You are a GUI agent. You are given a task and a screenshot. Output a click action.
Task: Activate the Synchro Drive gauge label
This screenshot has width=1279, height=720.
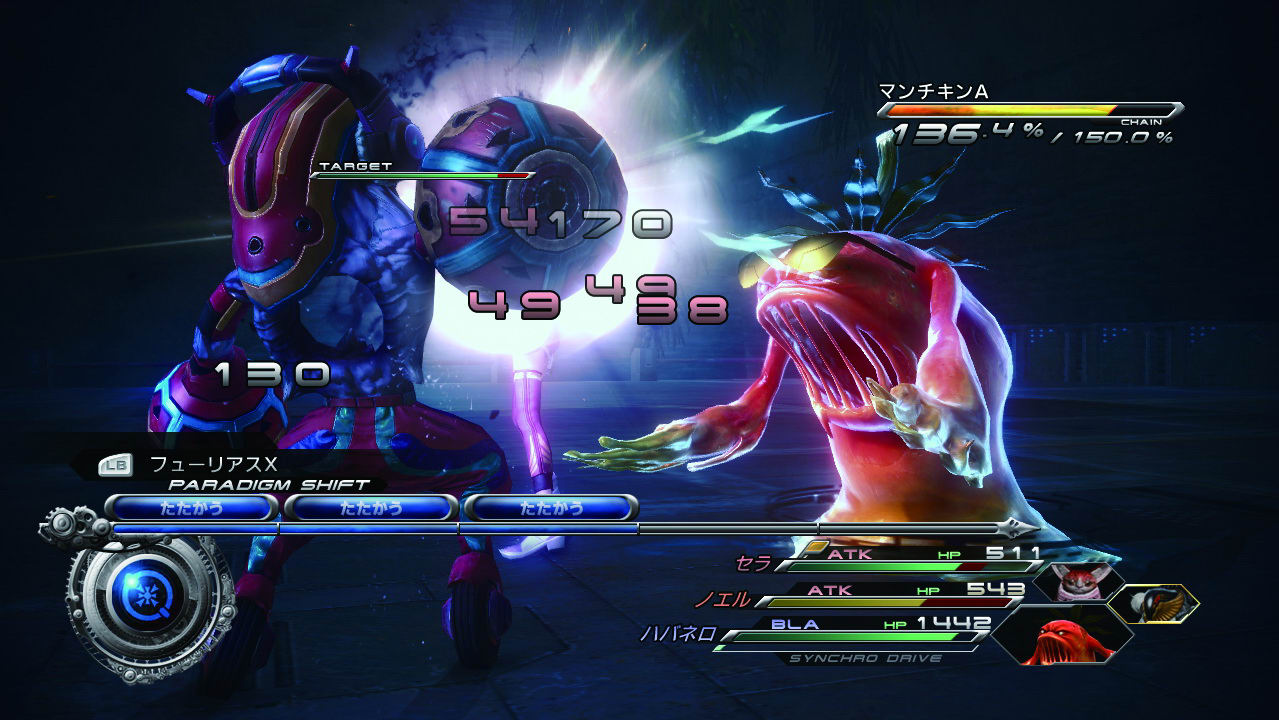864,659
